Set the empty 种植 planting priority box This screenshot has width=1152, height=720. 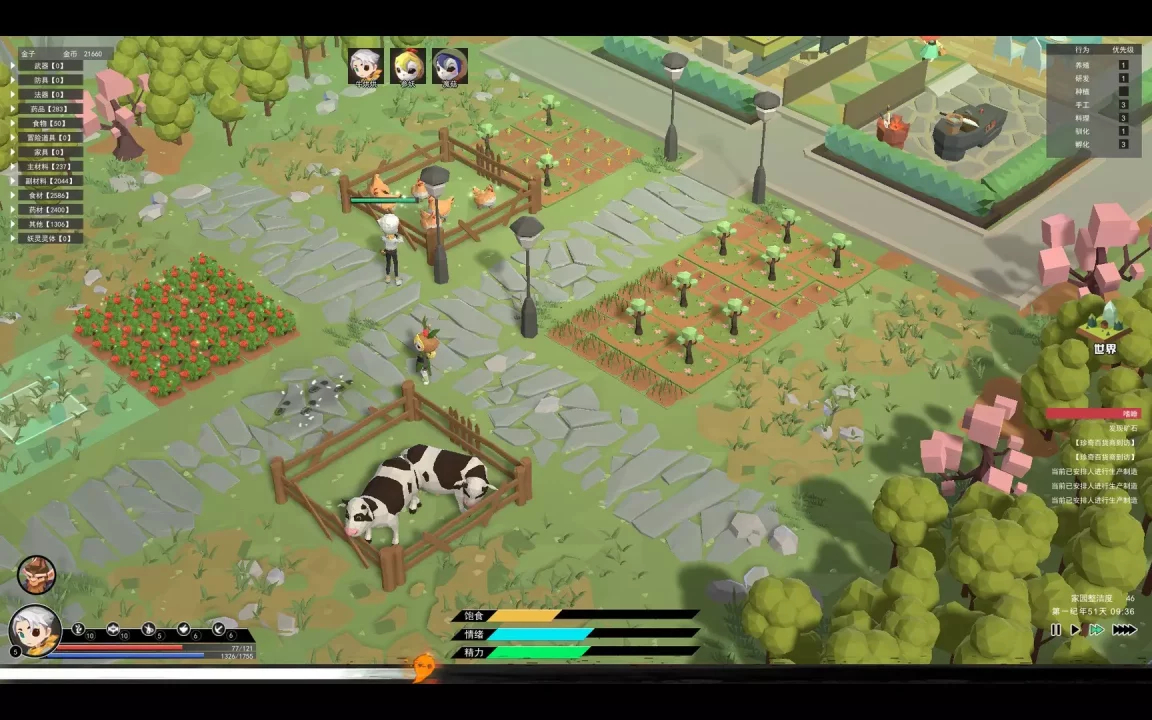point(1123,91)
